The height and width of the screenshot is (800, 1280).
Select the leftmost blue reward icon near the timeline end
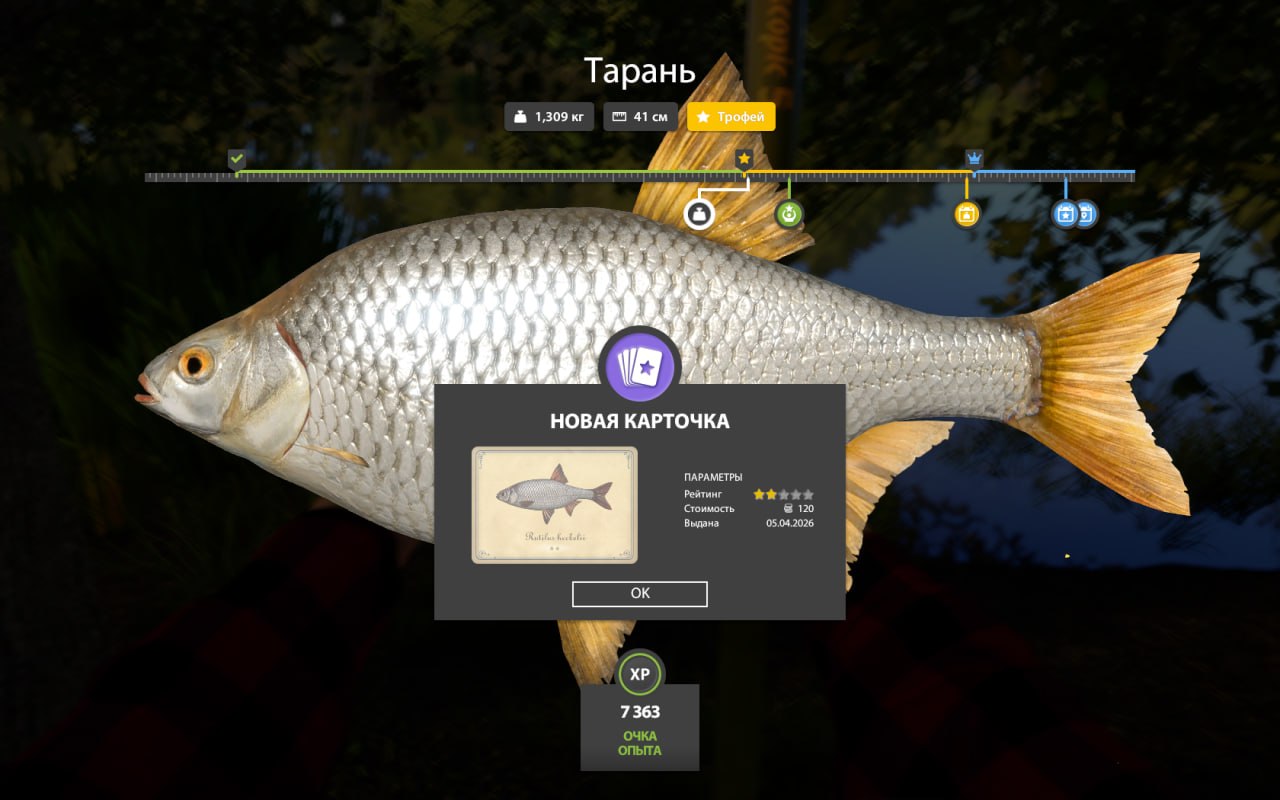[1063, 213]
